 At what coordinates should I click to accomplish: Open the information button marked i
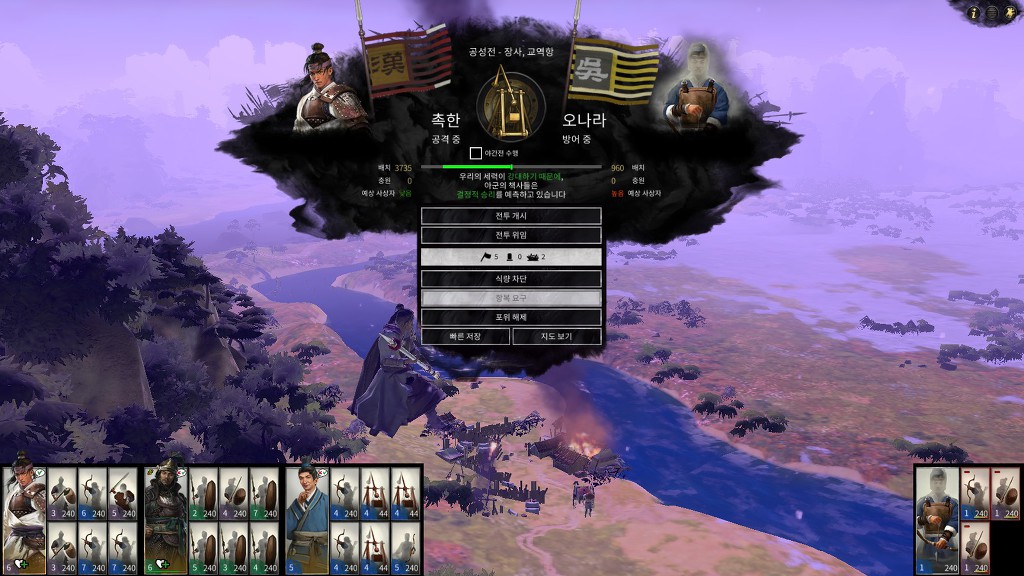pos(975,13)
